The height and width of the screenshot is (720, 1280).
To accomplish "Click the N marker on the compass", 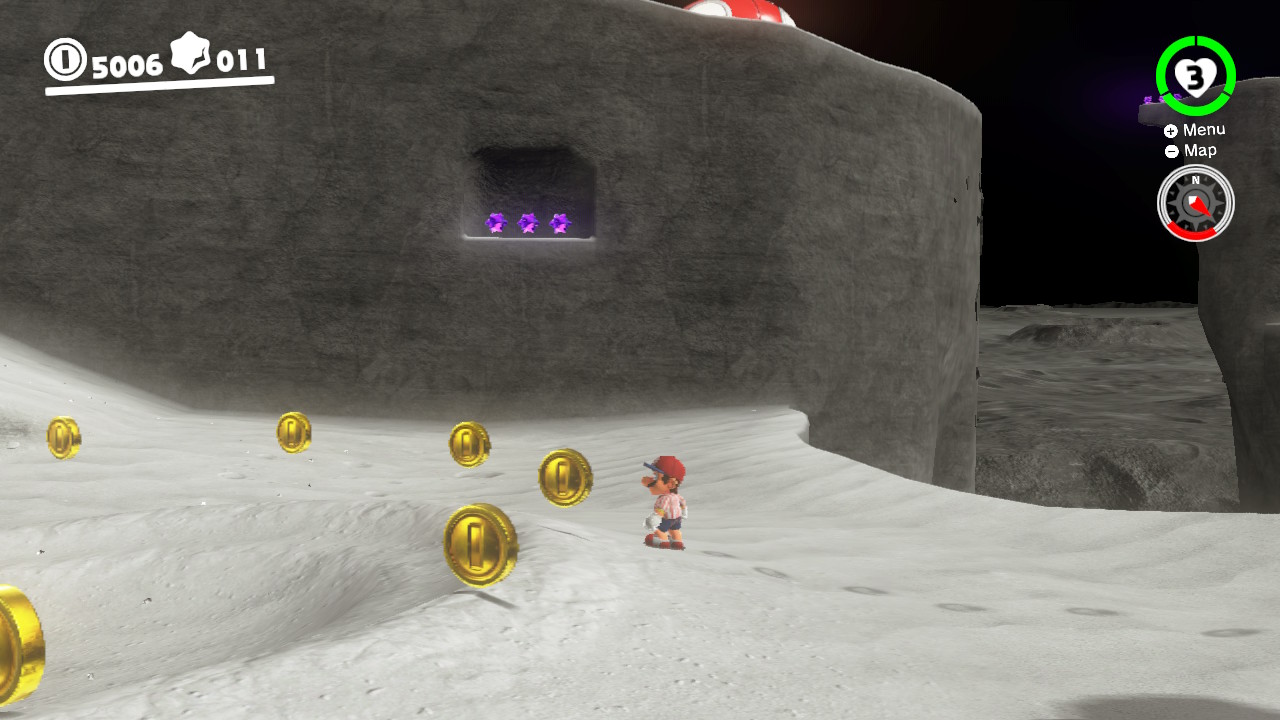I will (x=1196, y=181).
